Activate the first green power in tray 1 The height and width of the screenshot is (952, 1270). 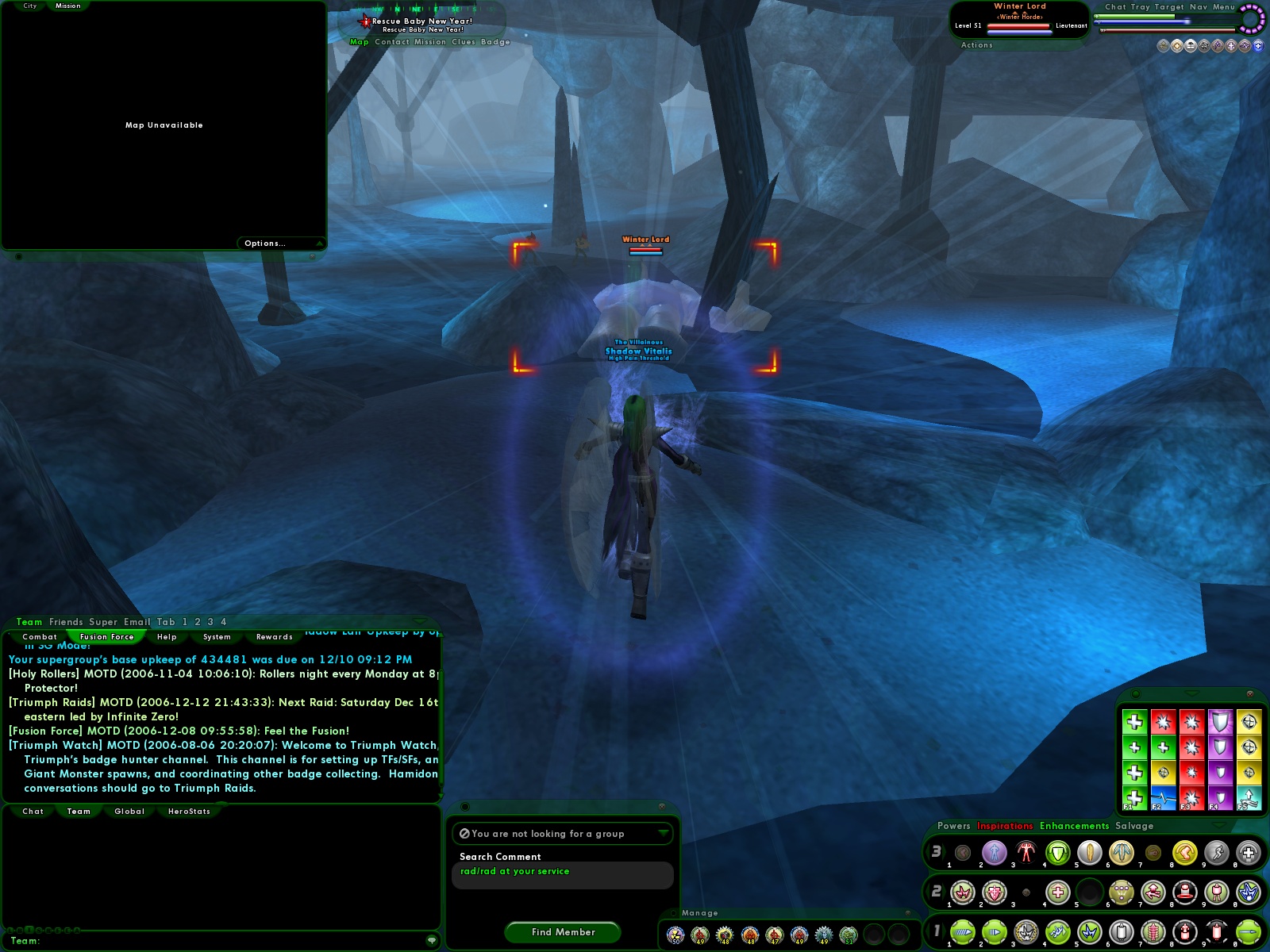[964, 932]
